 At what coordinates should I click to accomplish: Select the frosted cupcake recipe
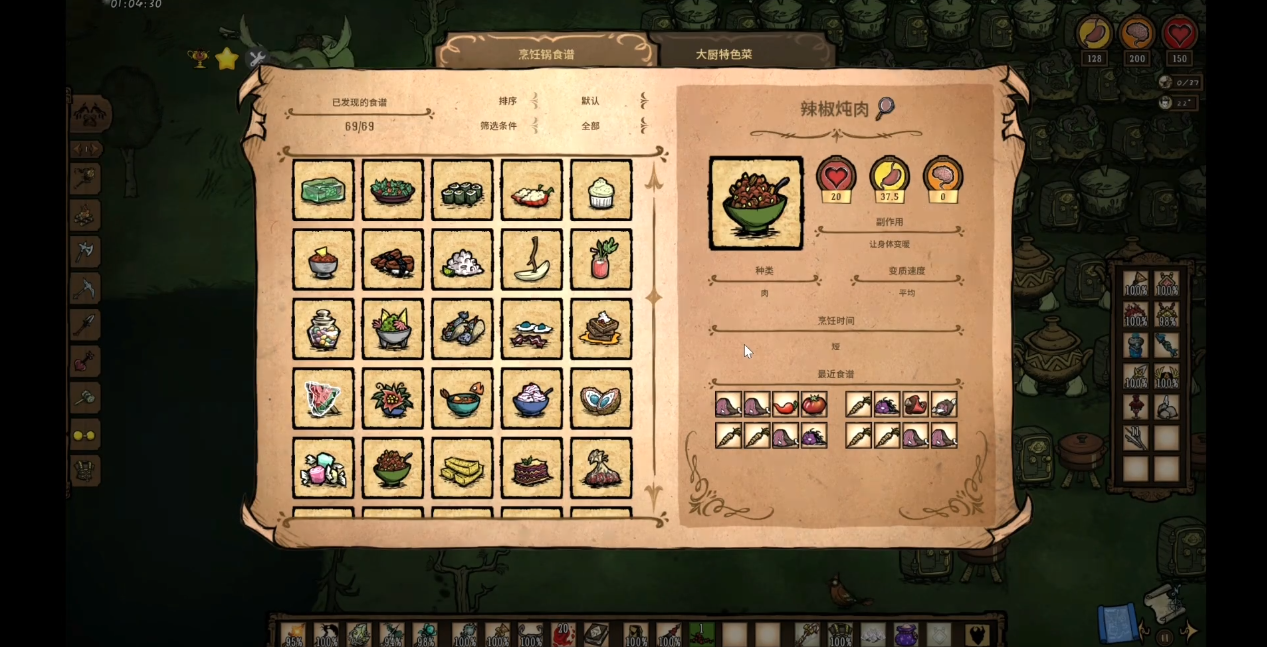(x=601, y=190)
